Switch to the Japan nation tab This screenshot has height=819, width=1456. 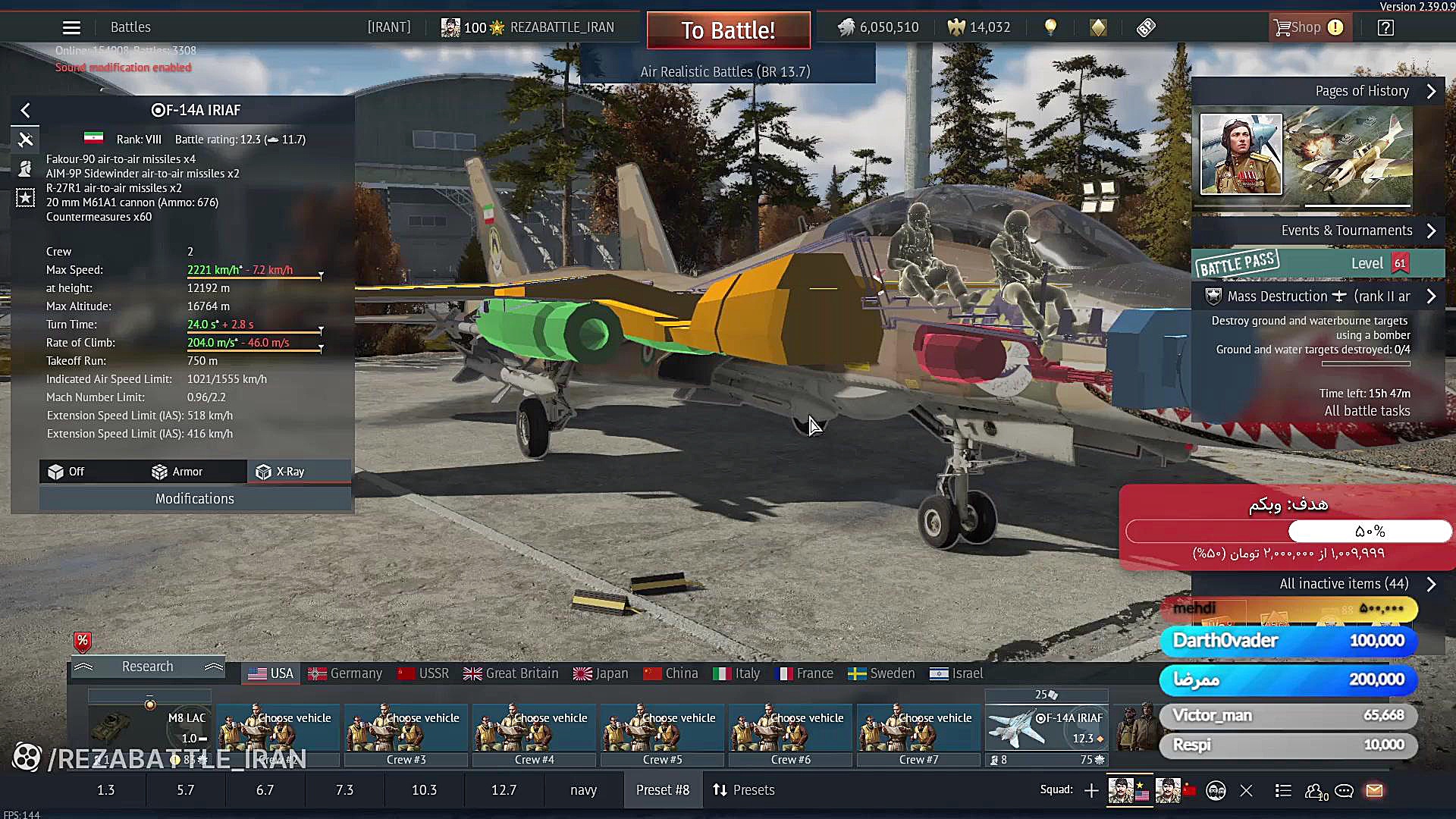click(x=601, y=673)
